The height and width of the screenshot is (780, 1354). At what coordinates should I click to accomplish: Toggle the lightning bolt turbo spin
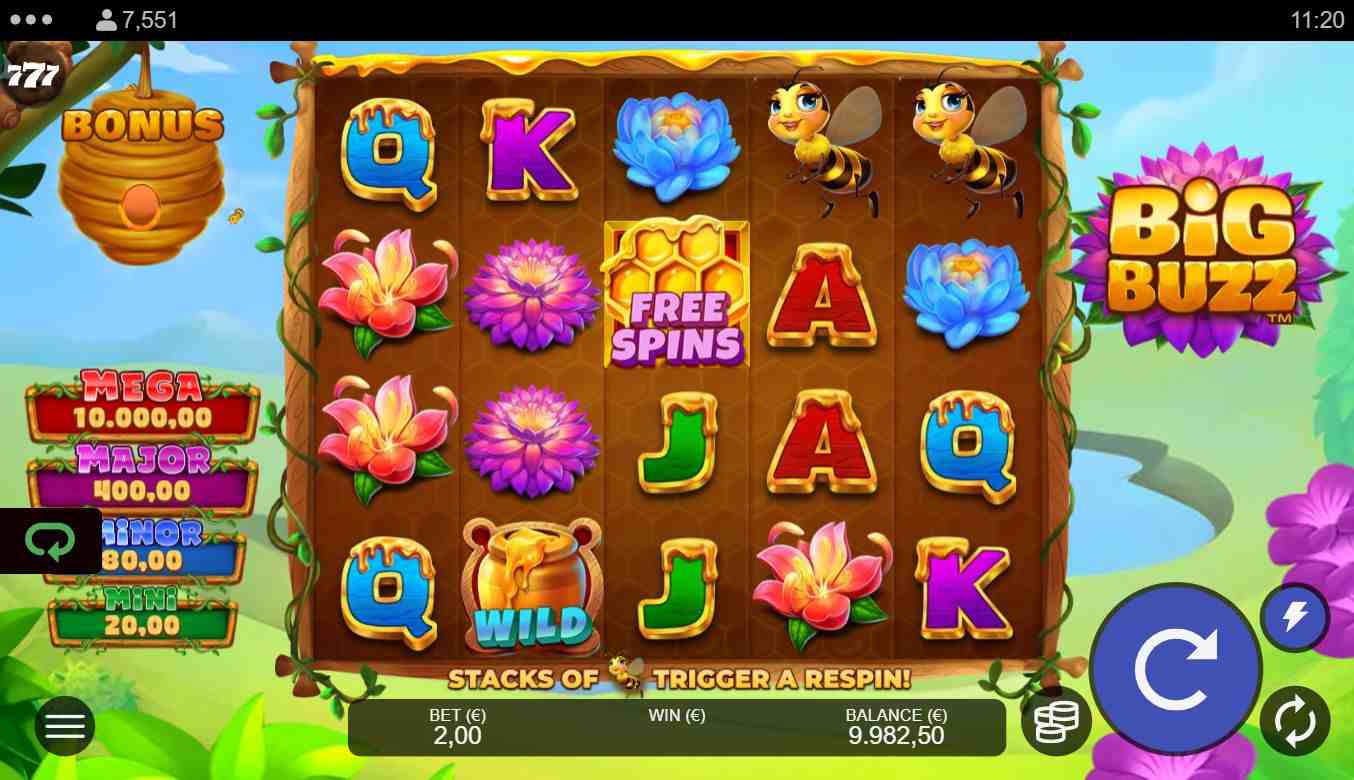pos(1295,617)
